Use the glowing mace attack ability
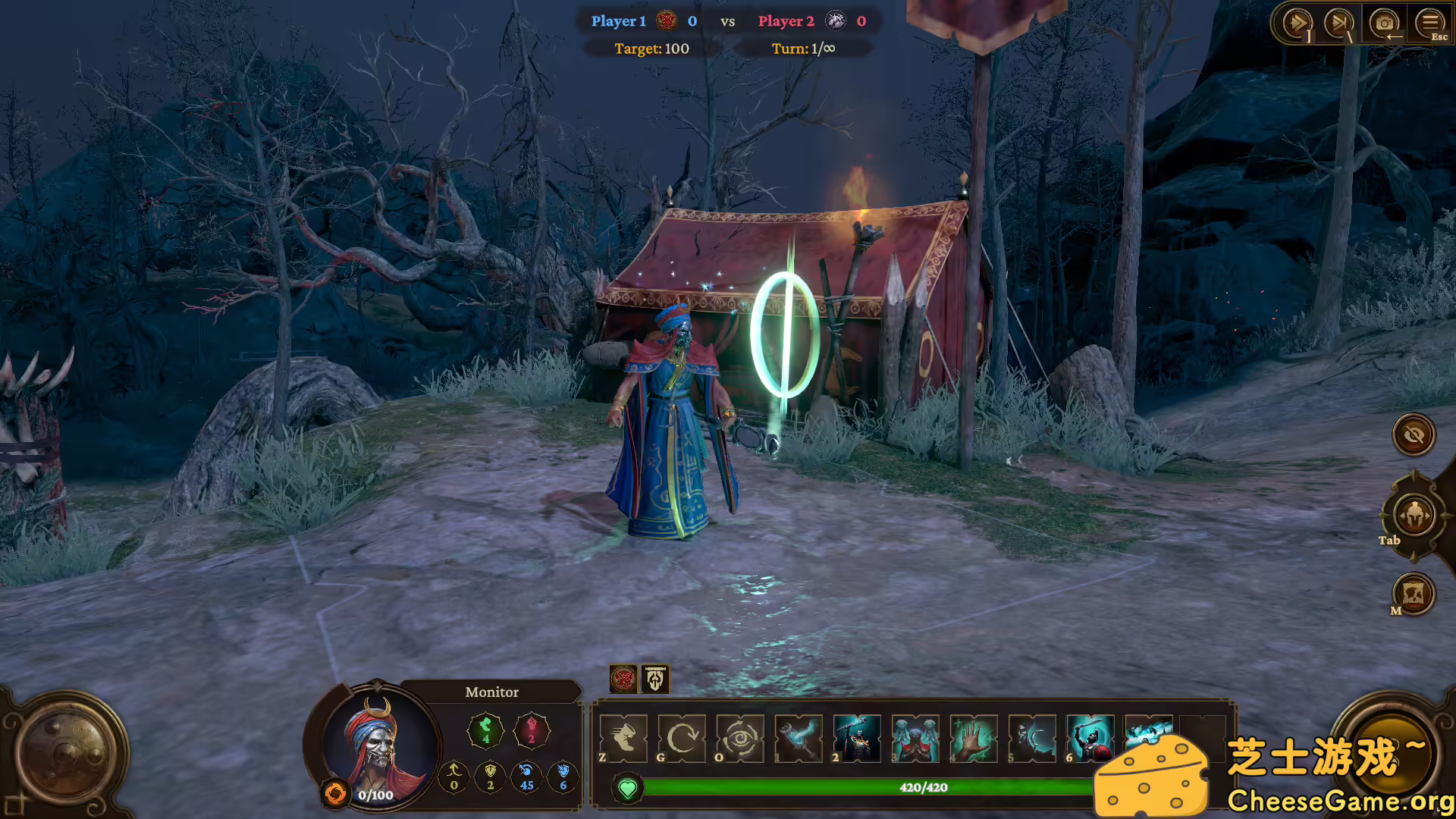 click(799, 737)
